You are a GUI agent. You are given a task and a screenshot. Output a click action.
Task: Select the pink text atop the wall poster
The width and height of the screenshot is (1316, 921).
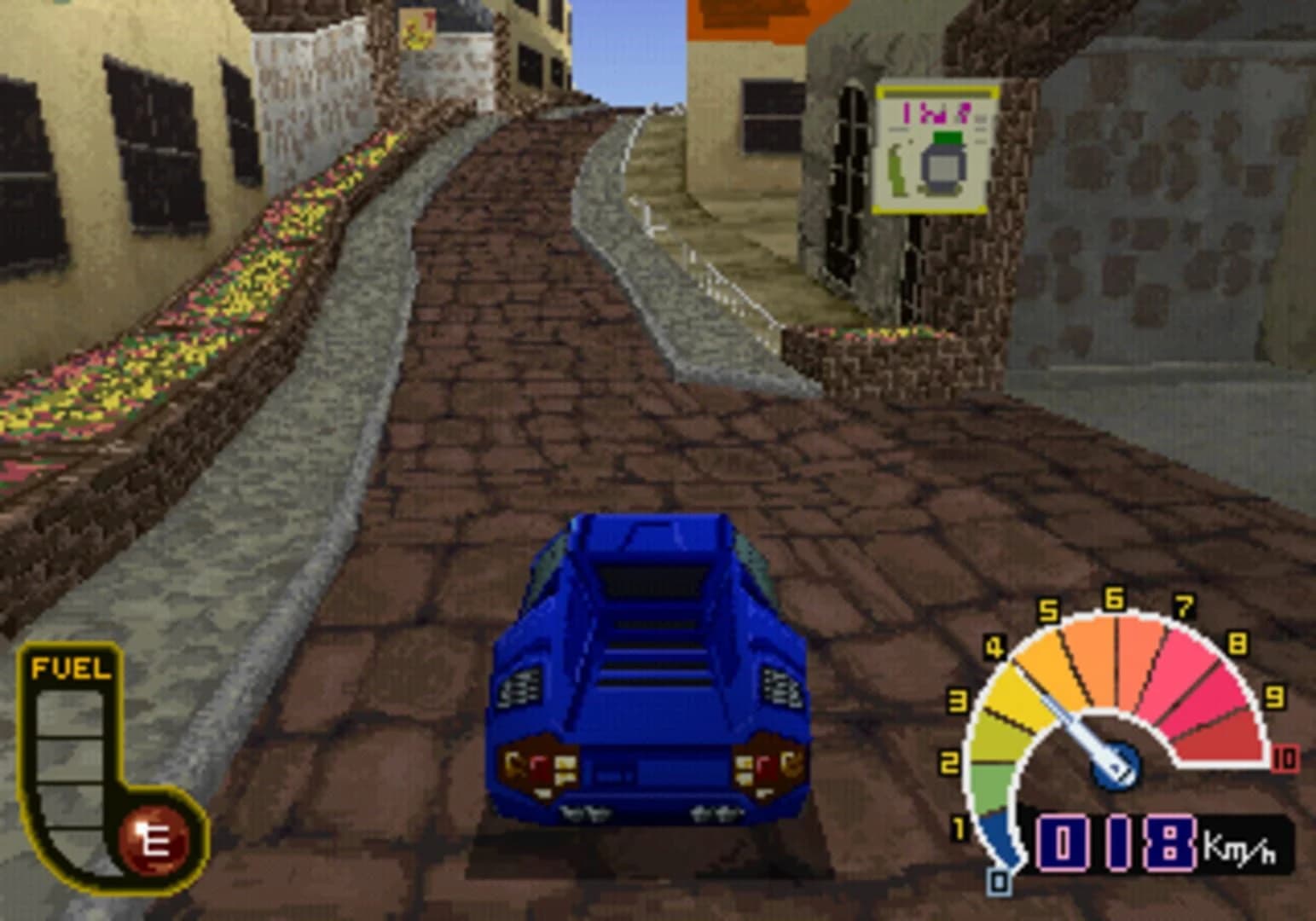click(x=936, y=111)
